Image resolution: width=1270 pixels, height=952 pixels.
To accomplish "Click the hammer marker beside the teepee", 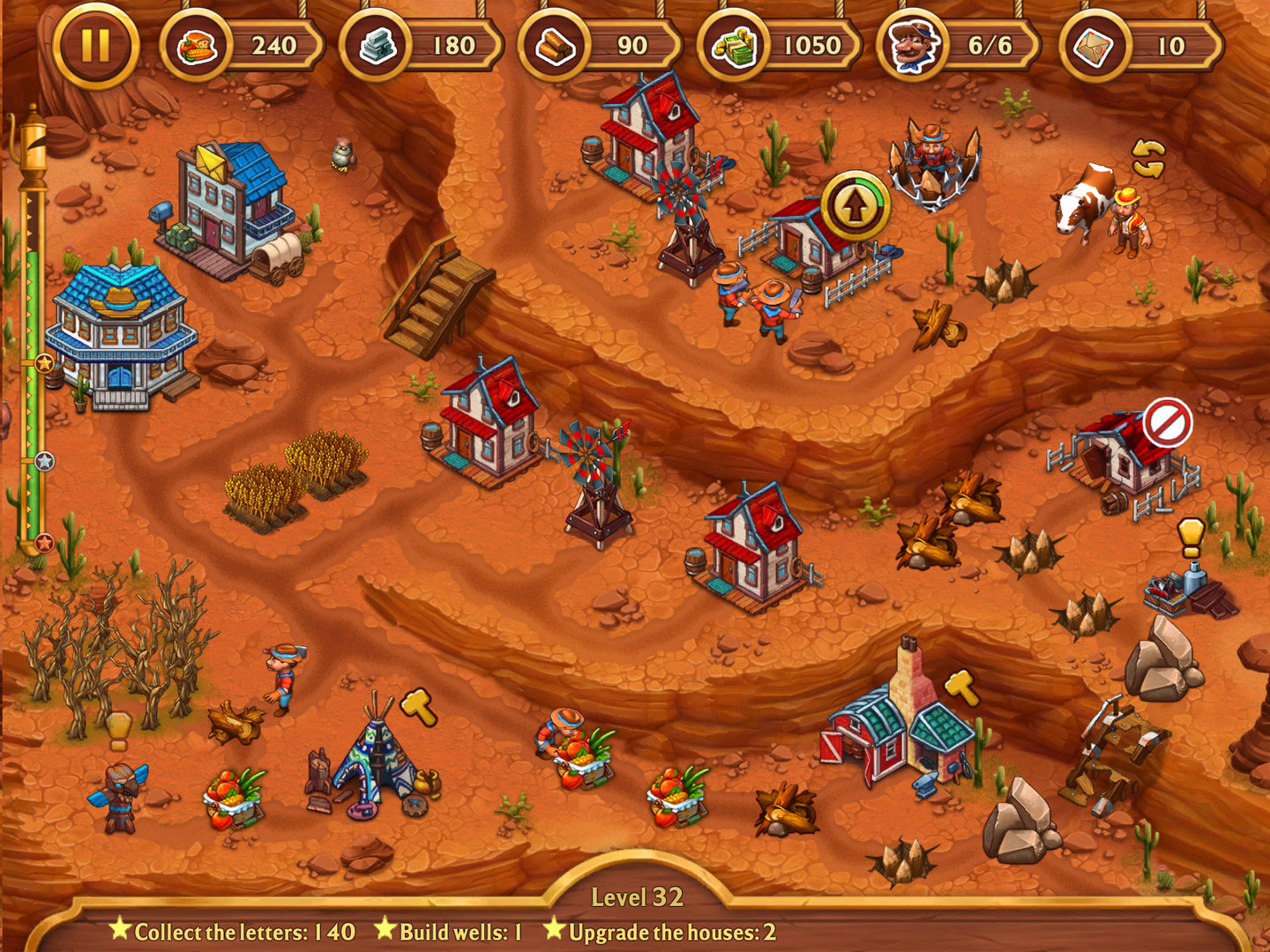I will click(415, 705).
